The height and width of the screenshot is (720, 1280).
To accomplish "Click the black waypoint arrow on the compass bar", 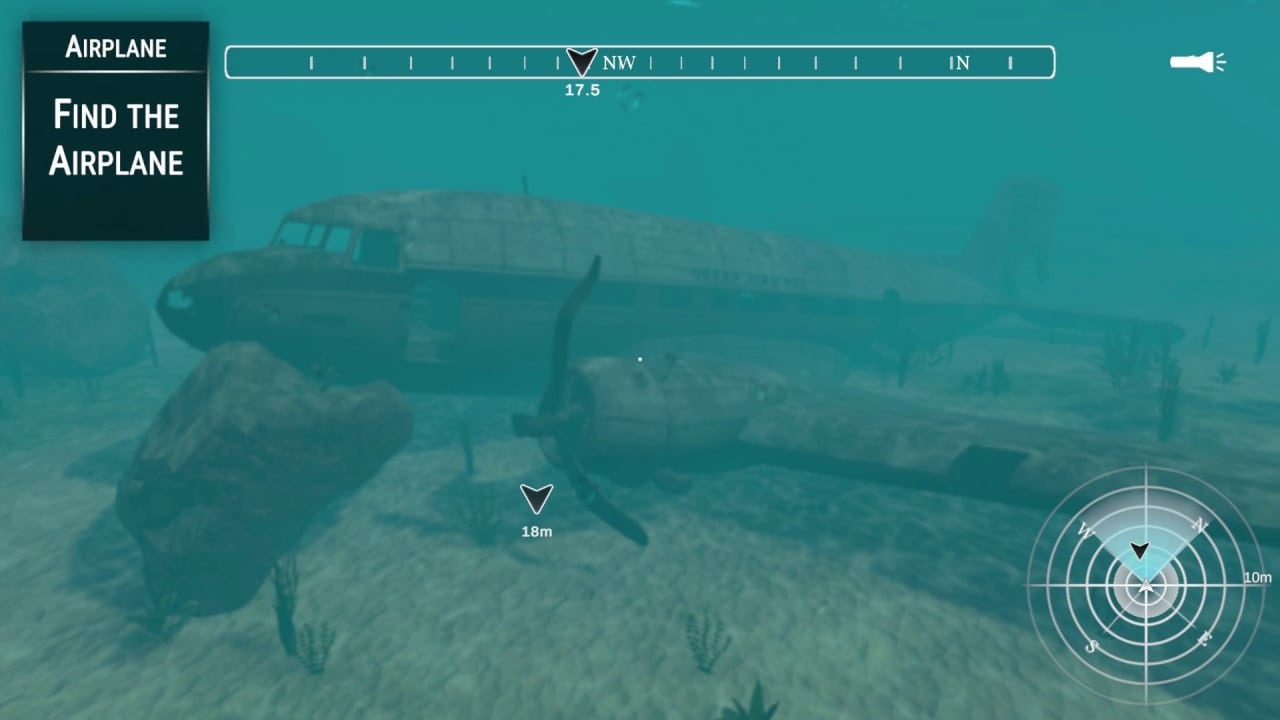I will pos(580,62).
